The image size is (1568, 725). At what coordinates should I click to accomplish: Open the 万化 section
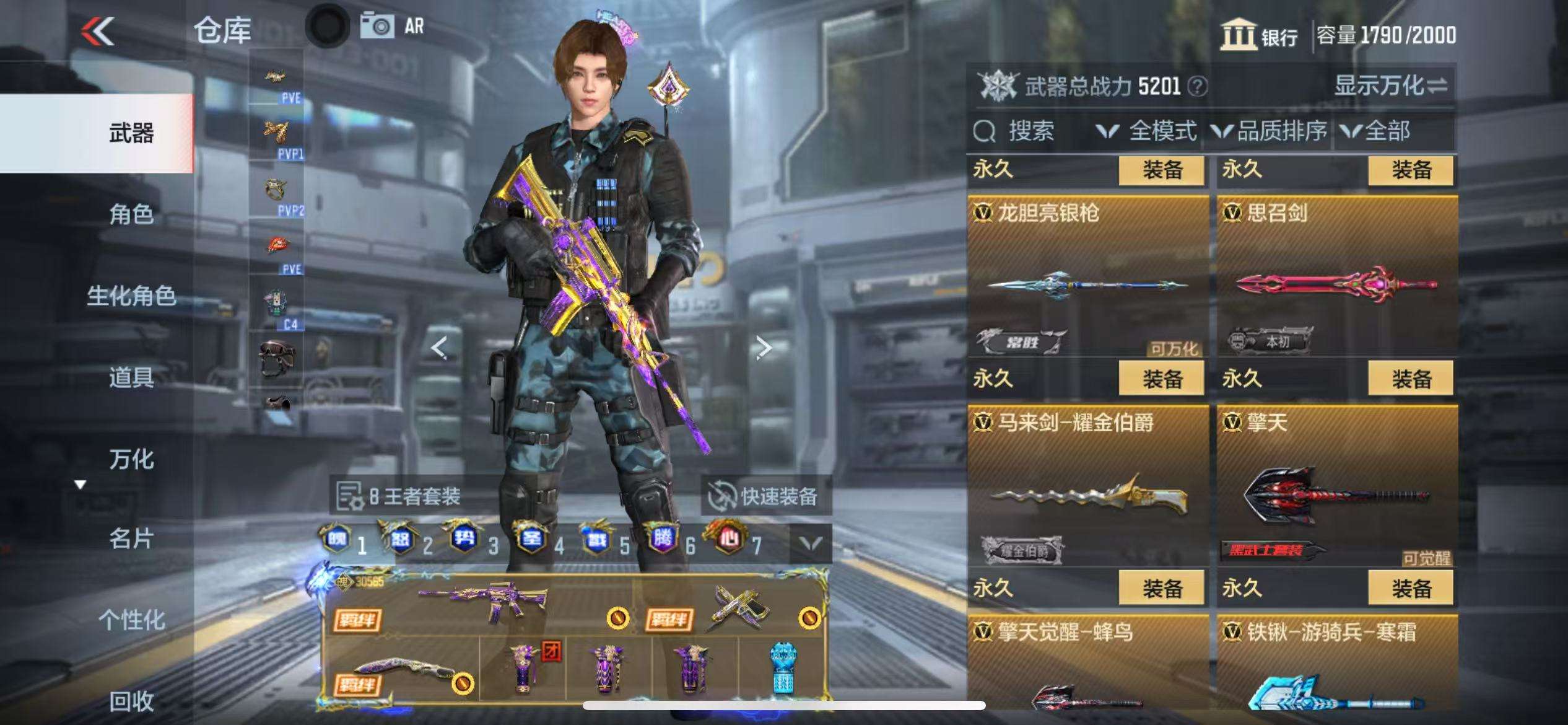click(x=131, y=459)
